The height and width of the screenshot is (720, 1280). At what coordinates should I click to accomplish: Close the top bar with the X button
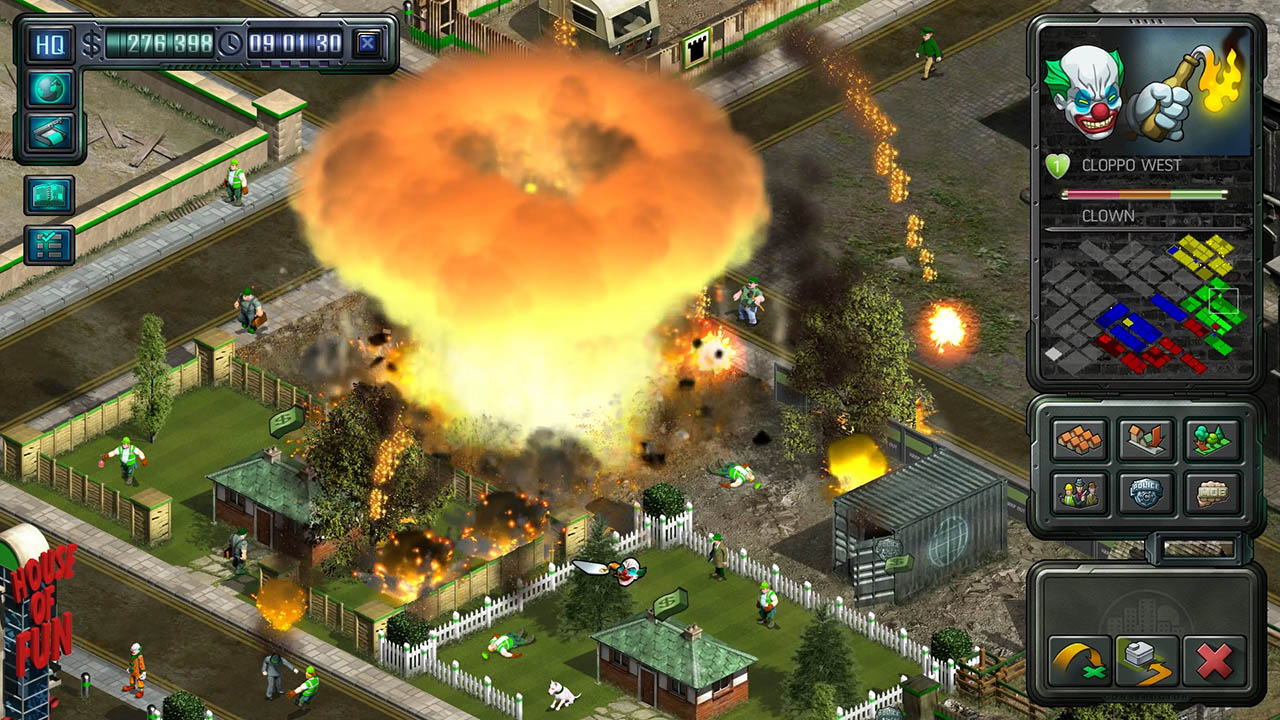368,44
